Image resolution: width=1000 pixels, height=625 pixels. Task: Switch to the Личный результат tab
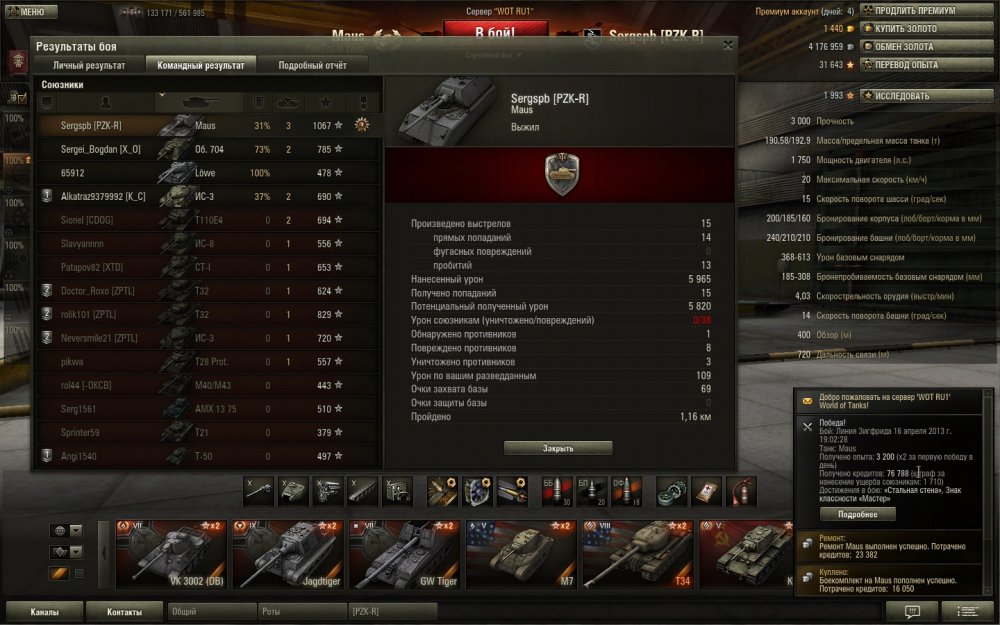[x=89, y=65]
